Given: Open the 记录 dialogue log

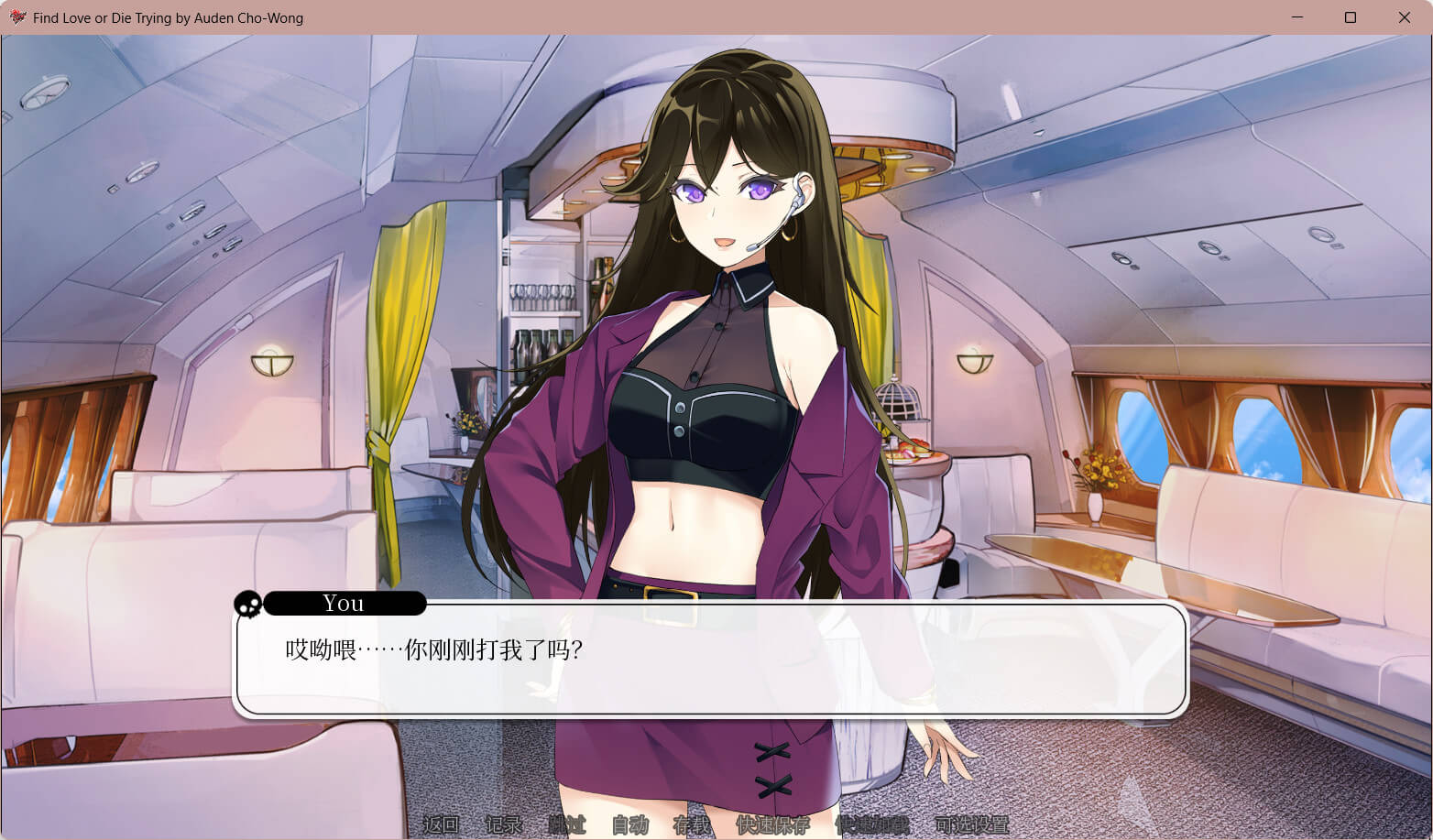Looking at the screenshot, I should [x=503, y=825].
